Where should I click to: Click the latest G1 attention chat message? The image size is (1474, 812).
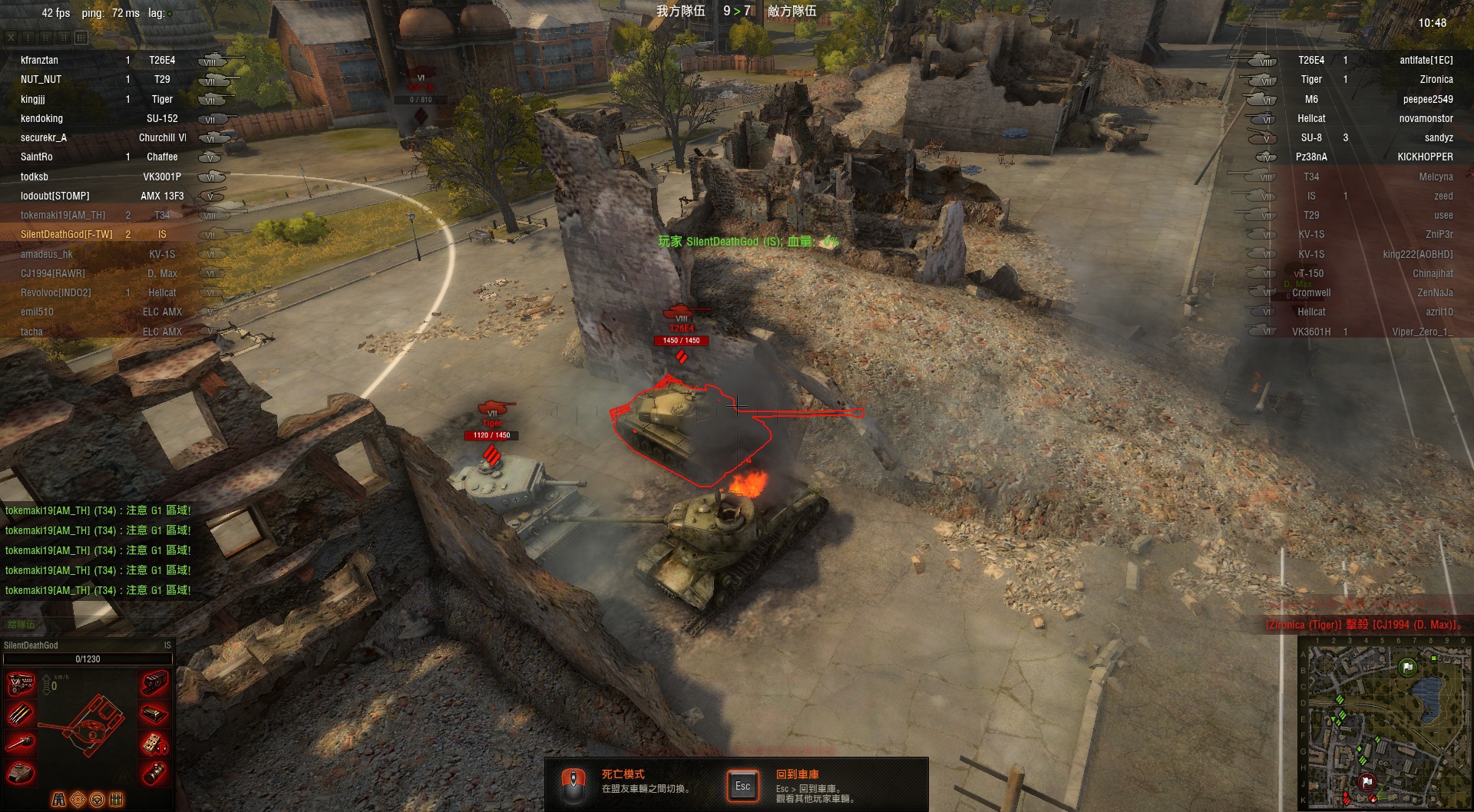tap(98, 590)
